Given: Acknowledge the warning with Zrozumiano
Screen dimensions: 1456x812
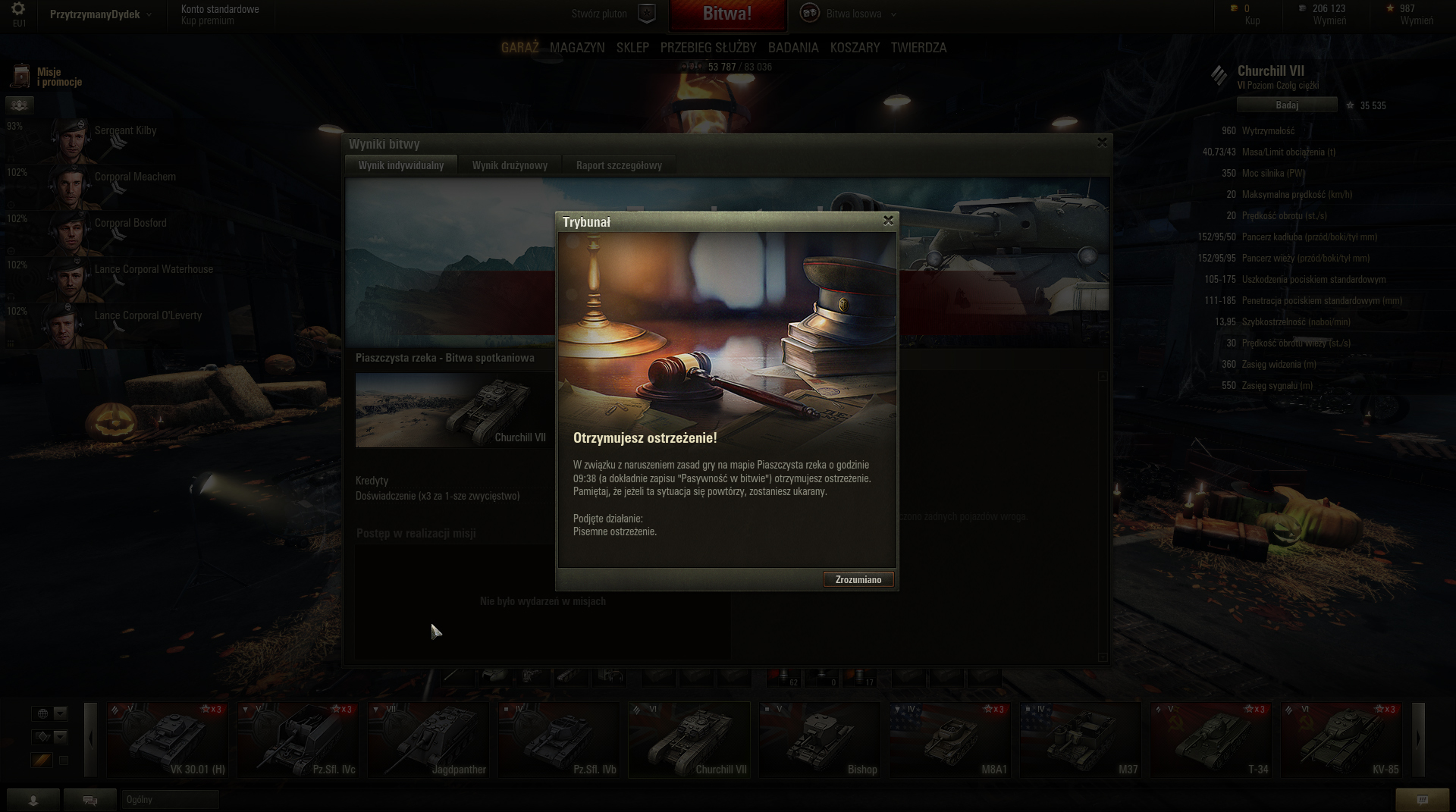Looking at the screenshot, I should click(x=858, y=580).
